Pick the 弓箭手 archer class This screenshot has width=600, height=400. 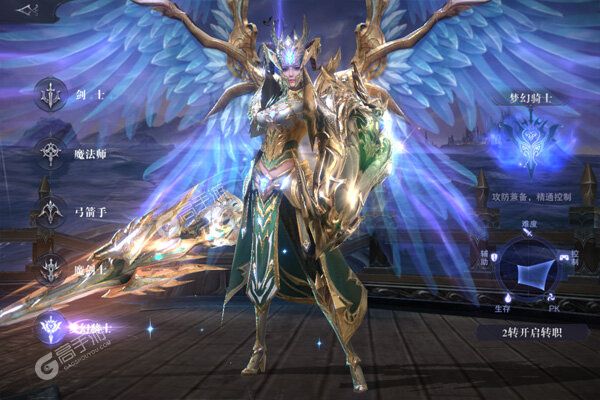coord(50,211)
